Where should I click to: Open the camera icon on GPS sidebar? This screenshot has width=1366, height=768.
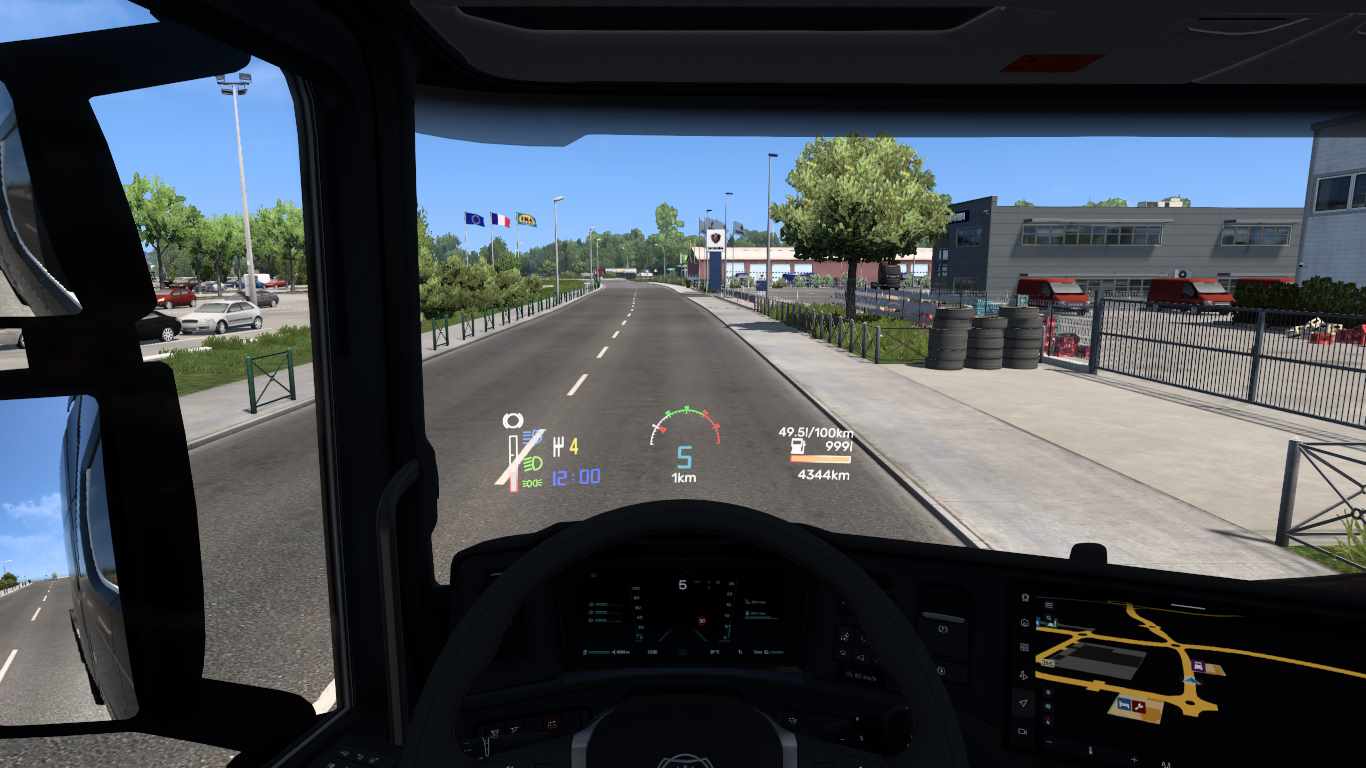coord(1023,732)
